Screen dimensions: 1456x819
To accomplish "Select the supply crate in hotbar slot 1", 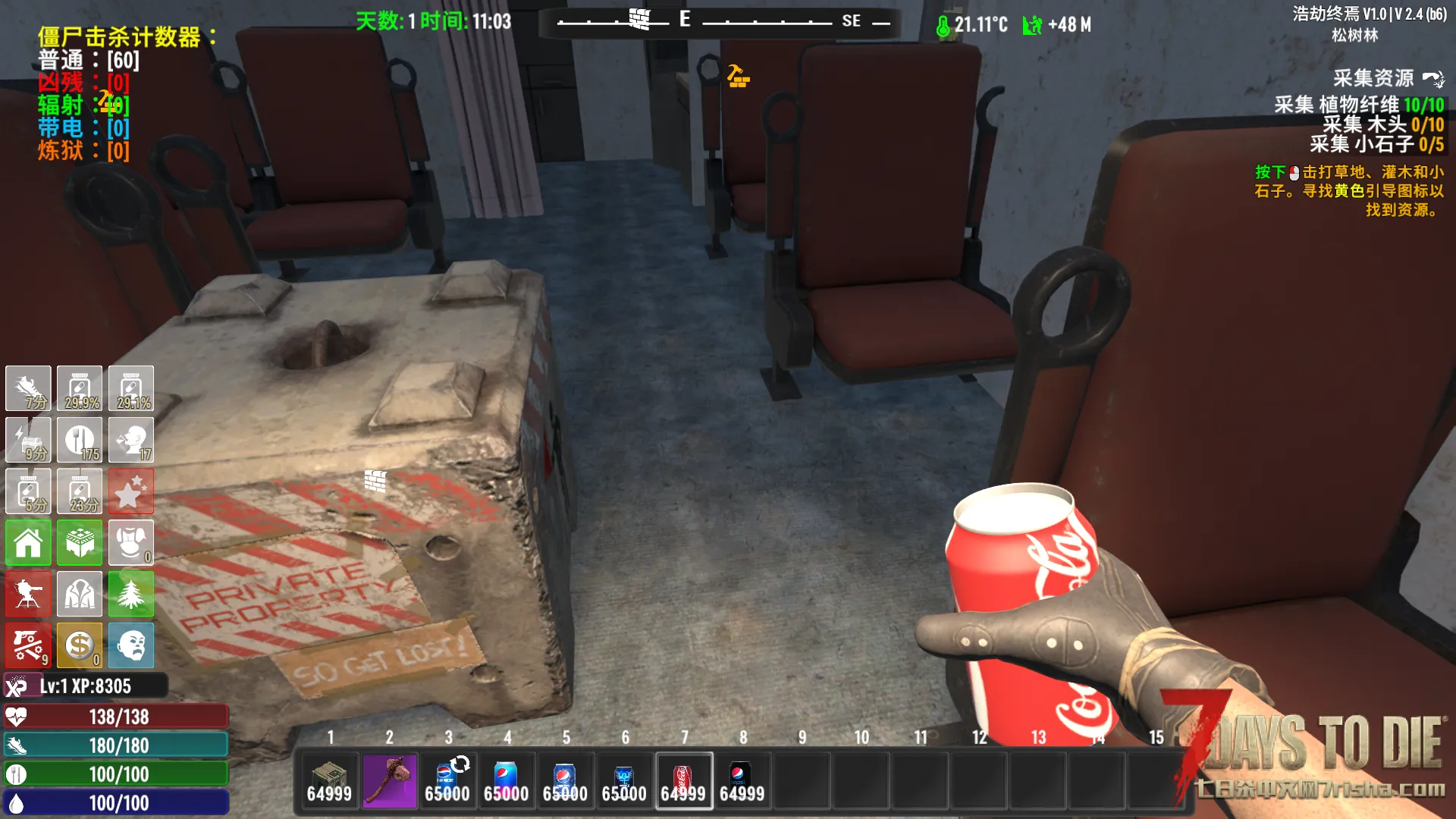I will [329, 780].
